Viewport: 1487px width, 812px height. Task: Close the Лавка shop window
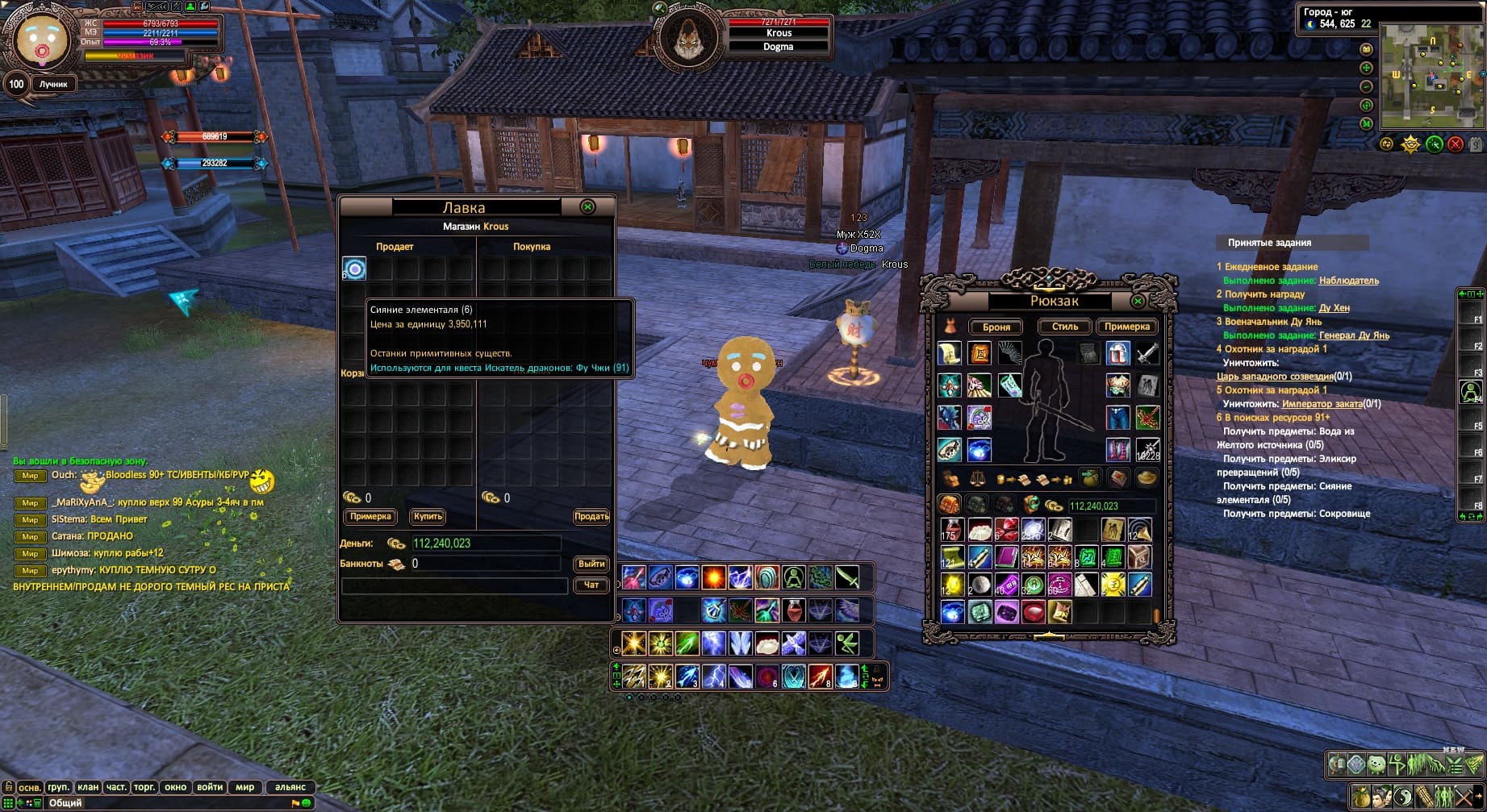click(x=587, y=207)
